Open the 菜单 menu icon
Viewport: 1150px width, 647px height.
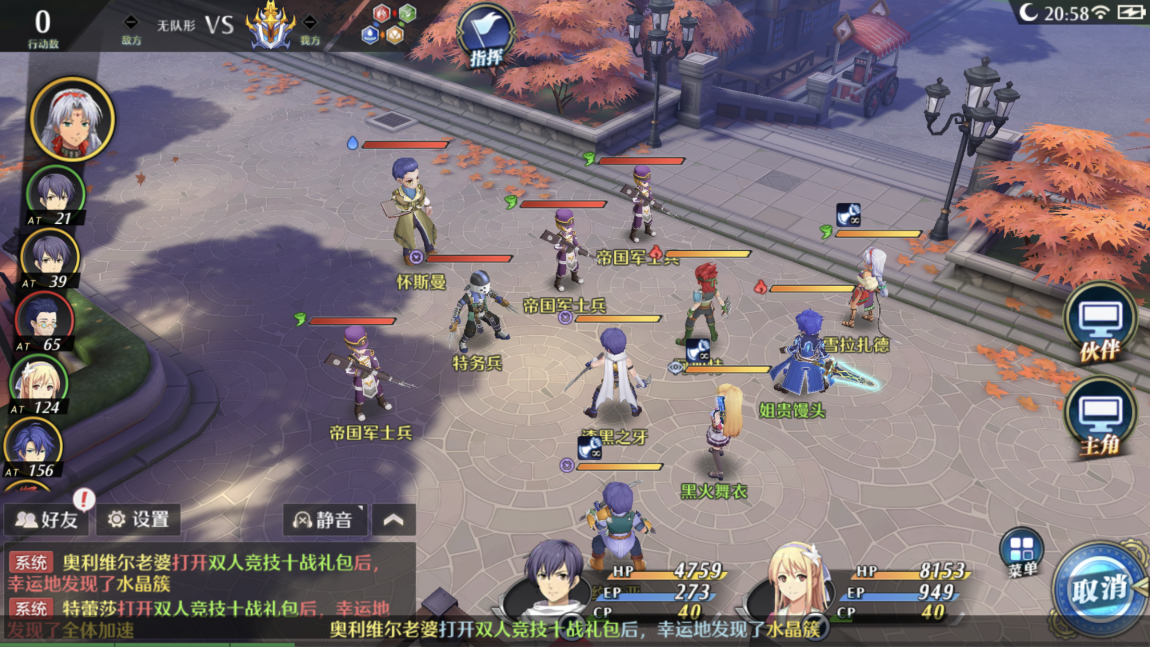1021,552
